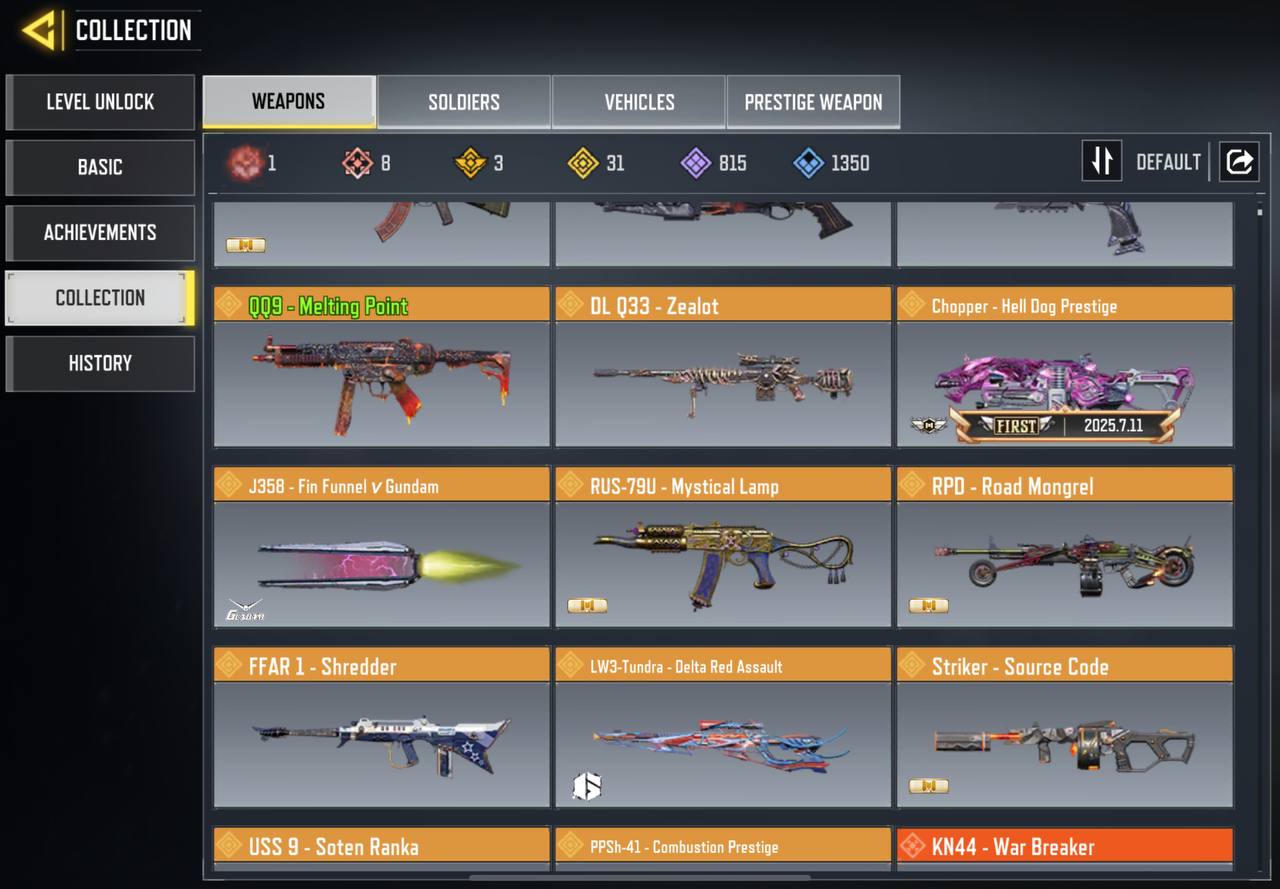Viewport: 1280px width, 889px height.
Task: Switch to the Prestige Weapon tab
Action: pyautogui.click(x=813, y=102)
